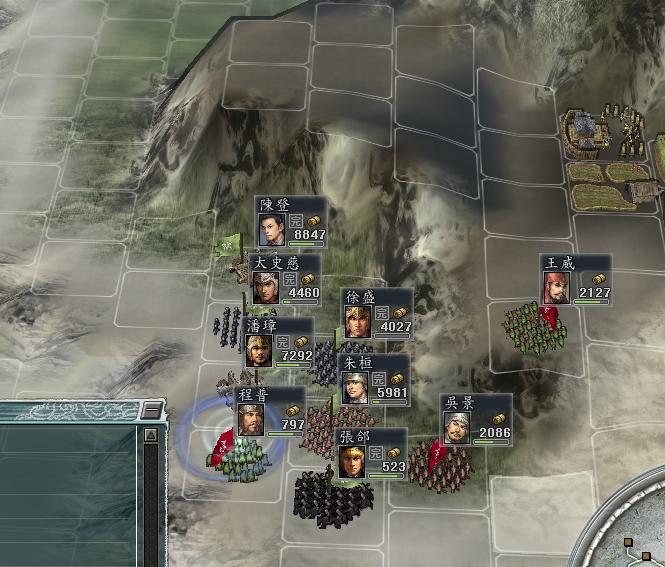Choose the 潘璋 unit nameplate
Screen dimensions: 665x567
point(281,342)
